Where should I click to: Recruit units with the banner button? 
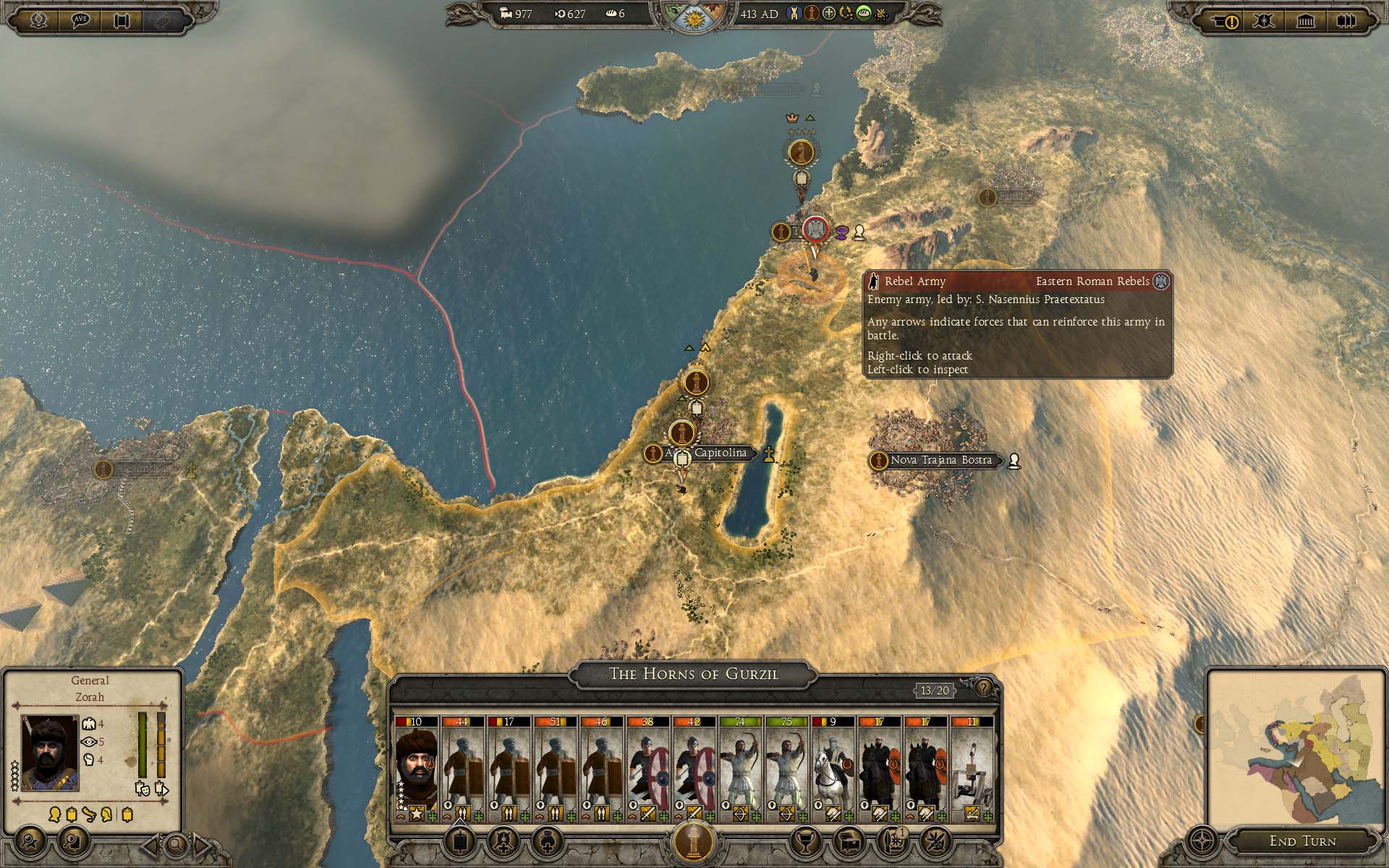click(459, 841)
